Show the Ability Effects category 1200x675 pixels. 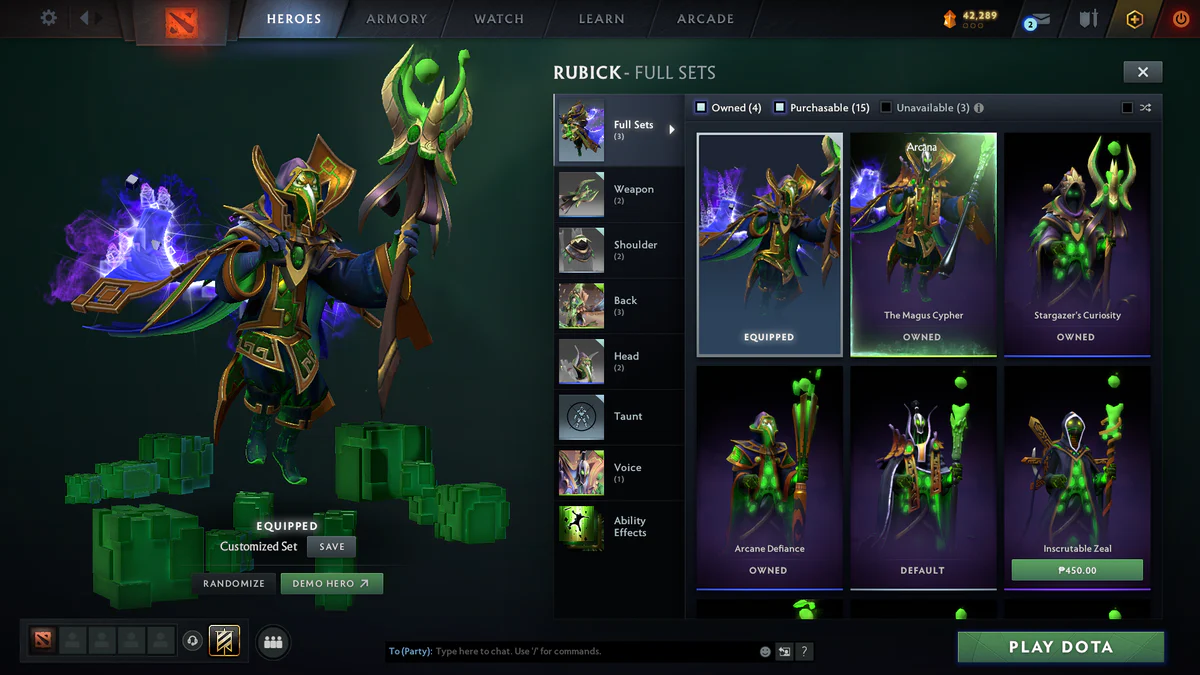point(617,527)
